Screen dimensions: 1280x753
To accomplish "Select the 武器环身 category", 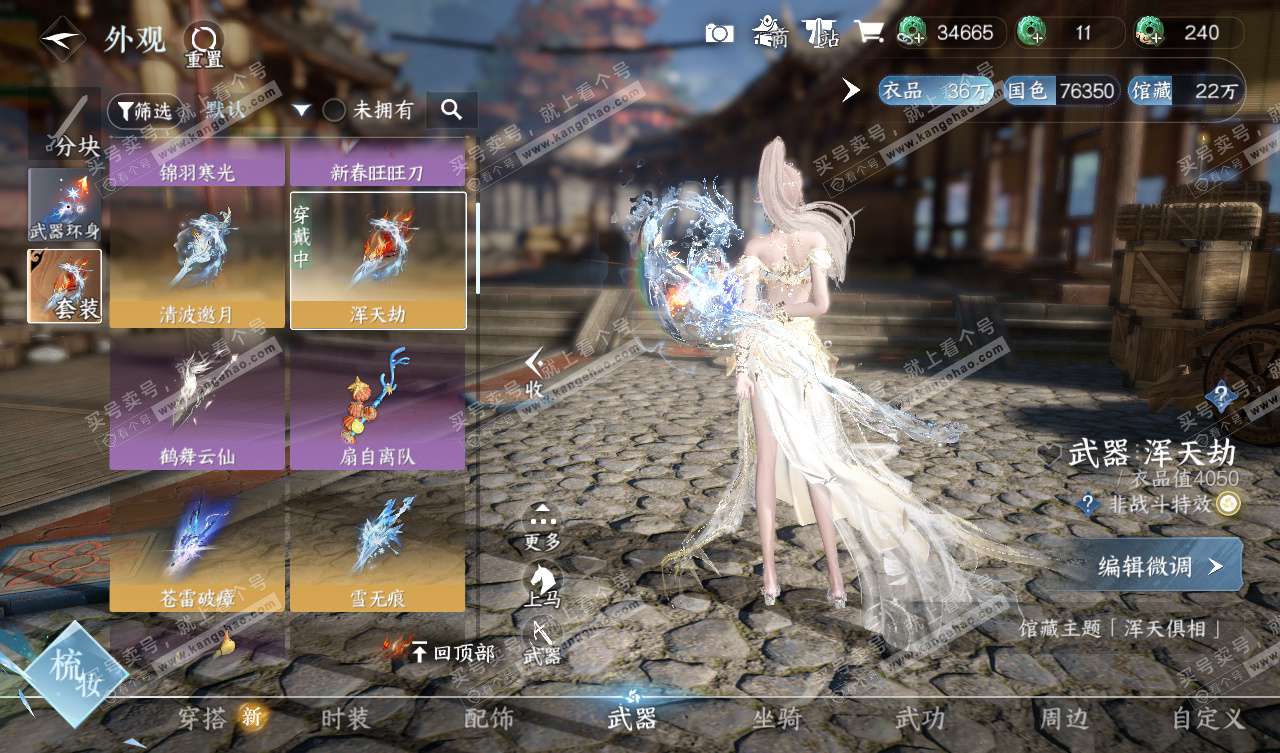I will (x=65, y=205).
